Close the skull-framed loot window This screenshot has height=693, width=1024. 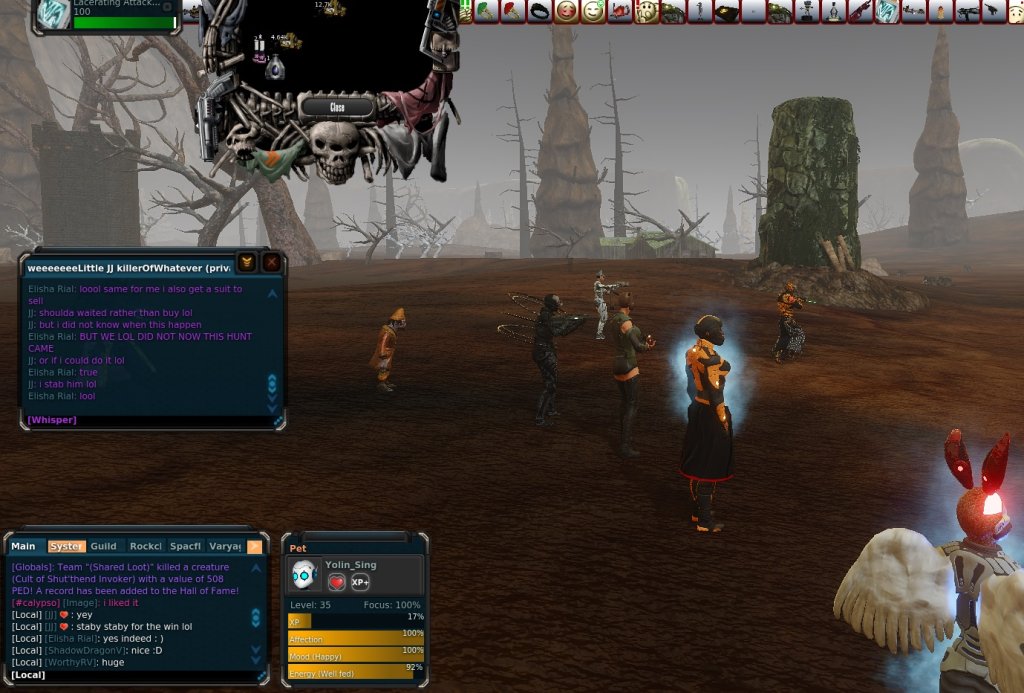(x=337, y=106)
